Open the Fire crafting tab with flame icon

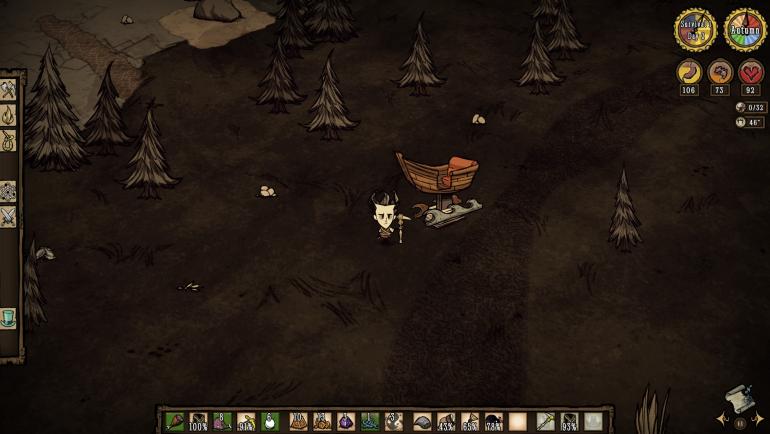9,116
